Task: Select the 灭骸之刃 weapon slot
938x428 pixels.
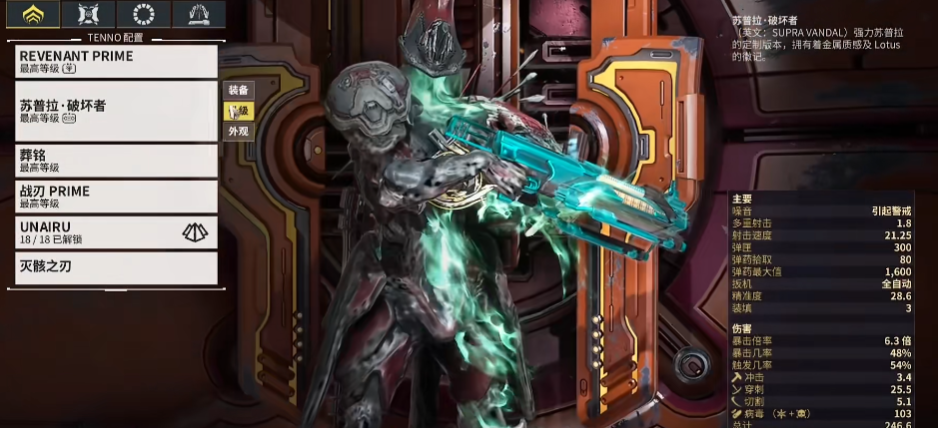Action: [x=117, y=267]
